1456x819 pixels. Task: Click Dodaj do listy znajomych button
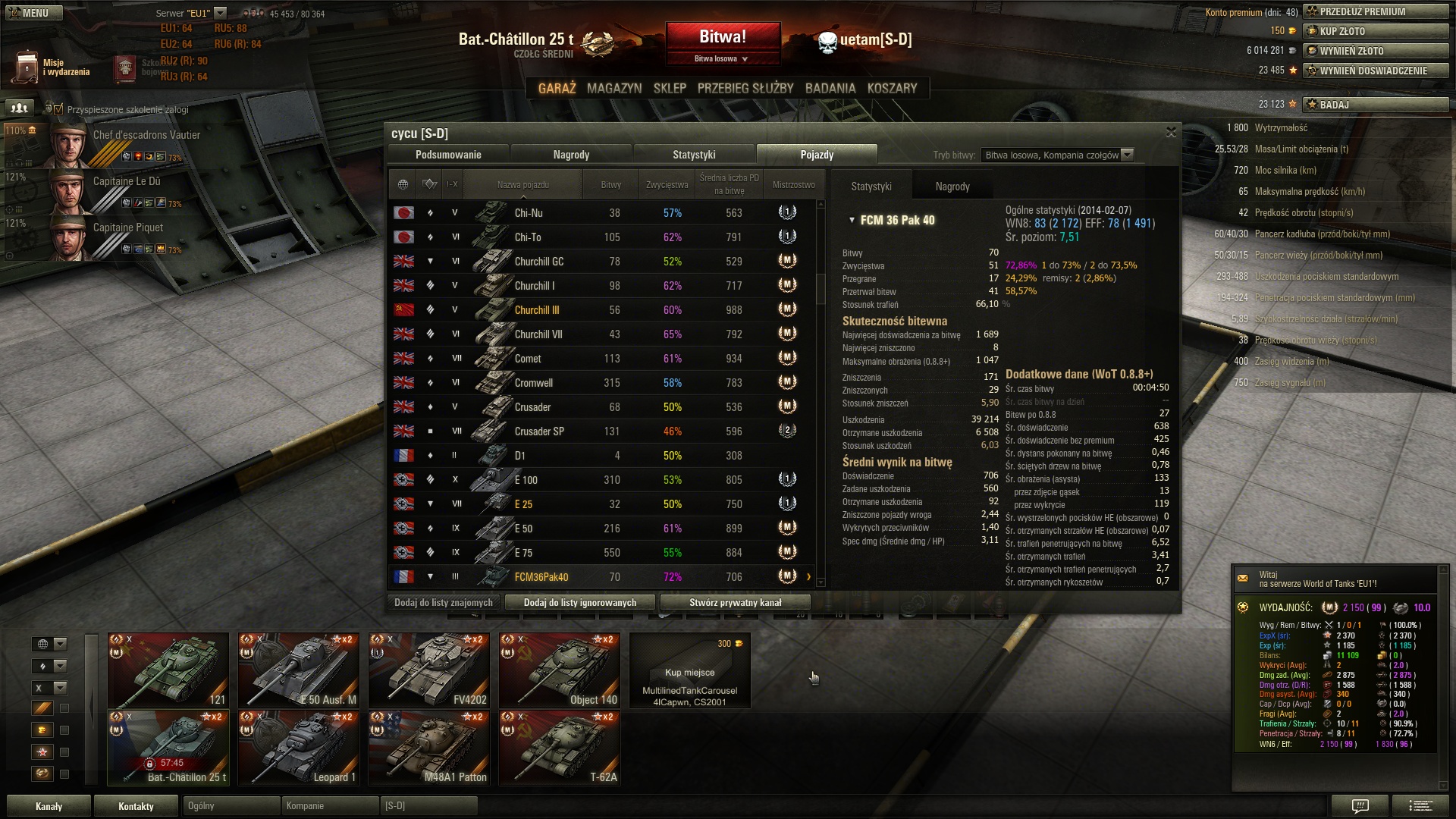[444, 603]
